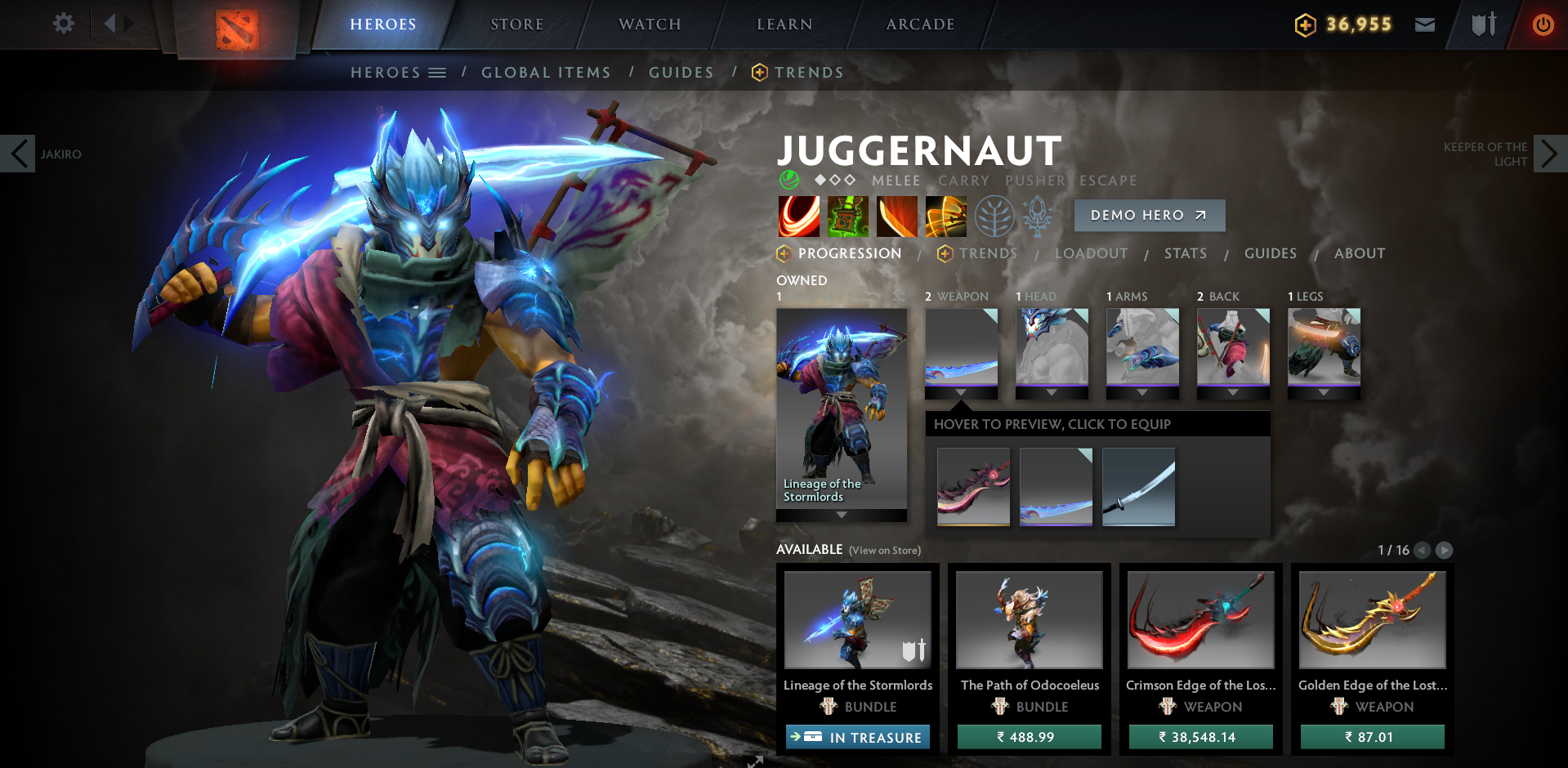The height and width of the screenshot is (768, 1568).
Task: Open the settings gear
Action: pos(63,24)
